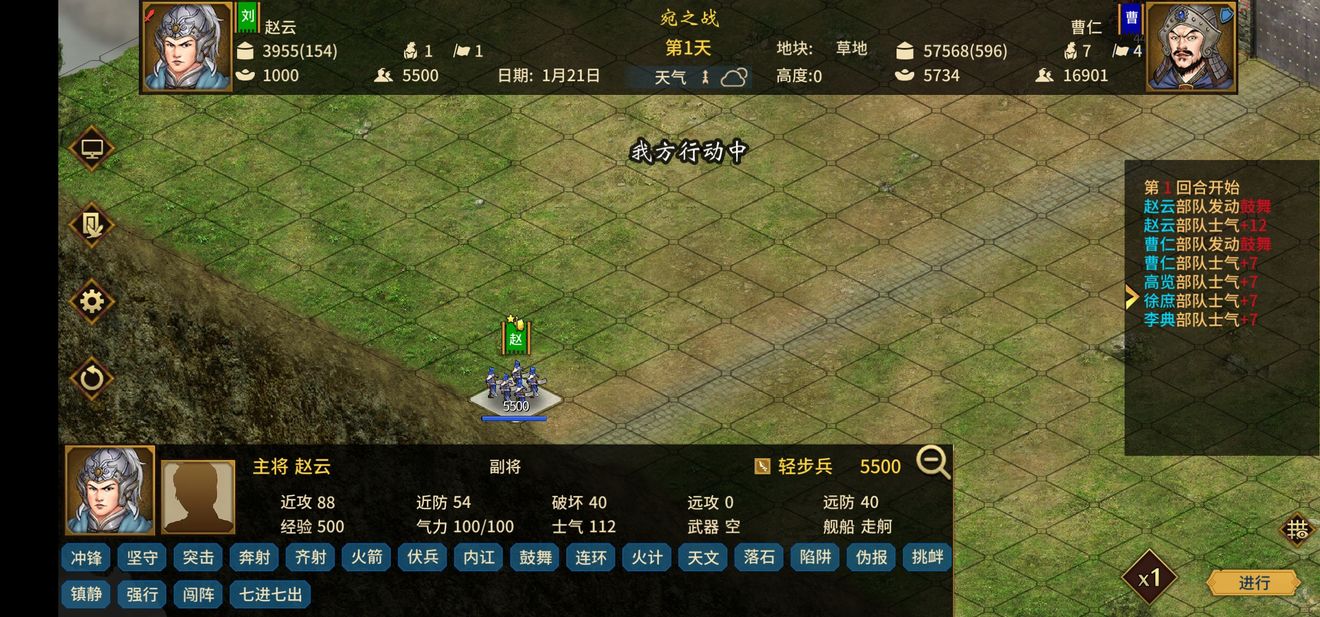Image resolution: width=1320 pixels, height=617 pixels.
Task: Open the gear settings icon
Action: [92, 301]
